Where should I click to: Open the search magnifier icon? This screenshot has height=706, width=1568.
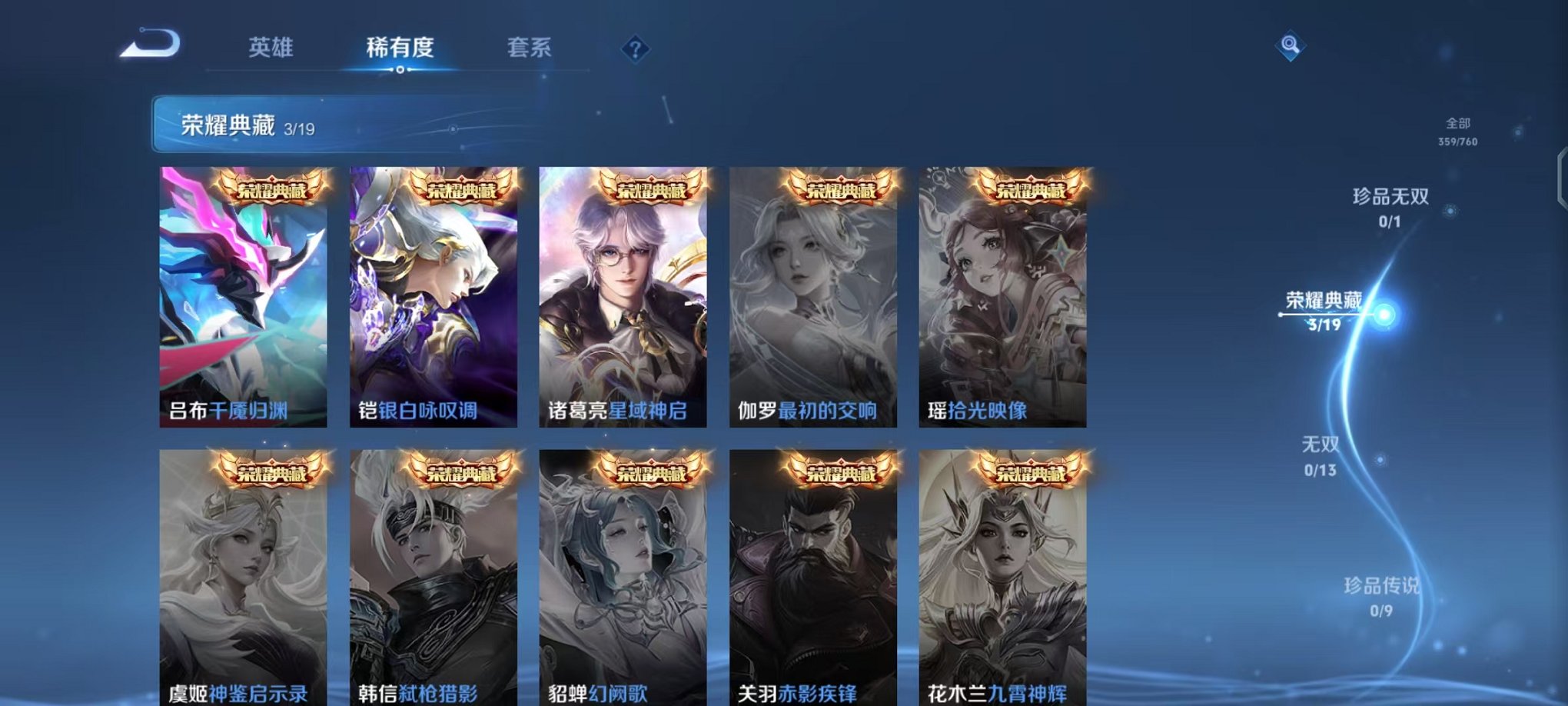coord(1291,46)
